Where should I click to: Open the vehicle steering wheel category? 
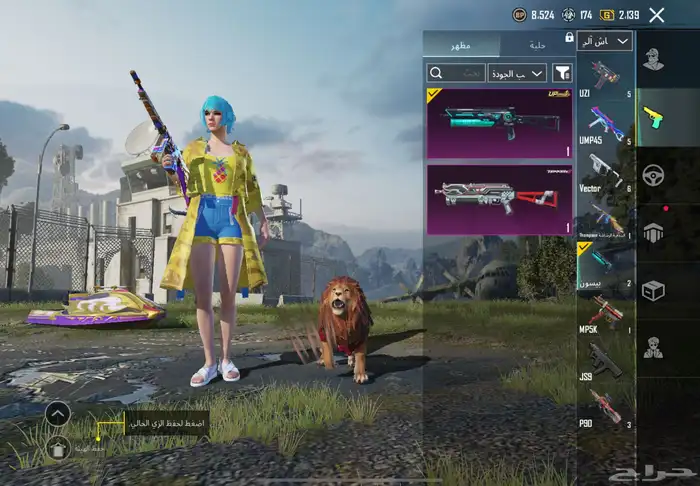point(653,174)
